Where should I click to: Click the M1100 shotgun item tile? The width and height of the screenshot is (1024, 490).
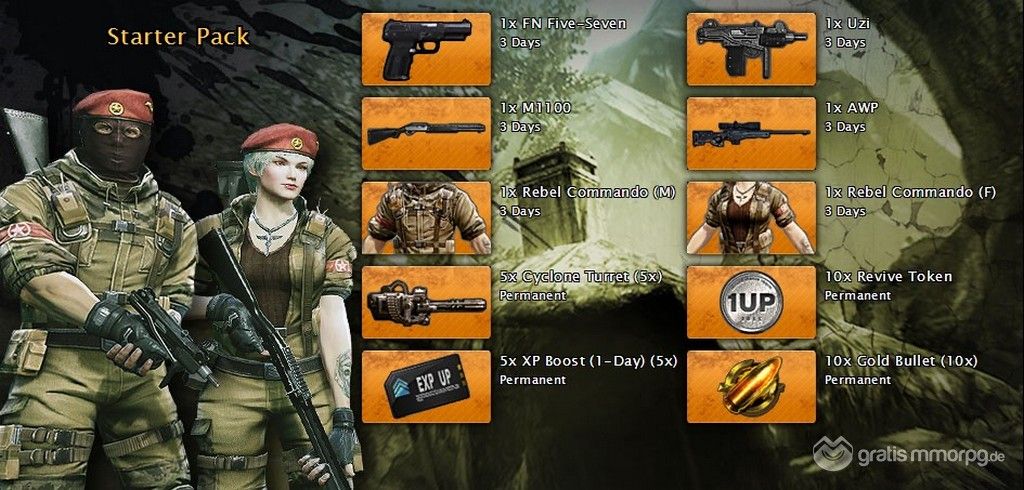pyautogui.click(x=425, y=133)
